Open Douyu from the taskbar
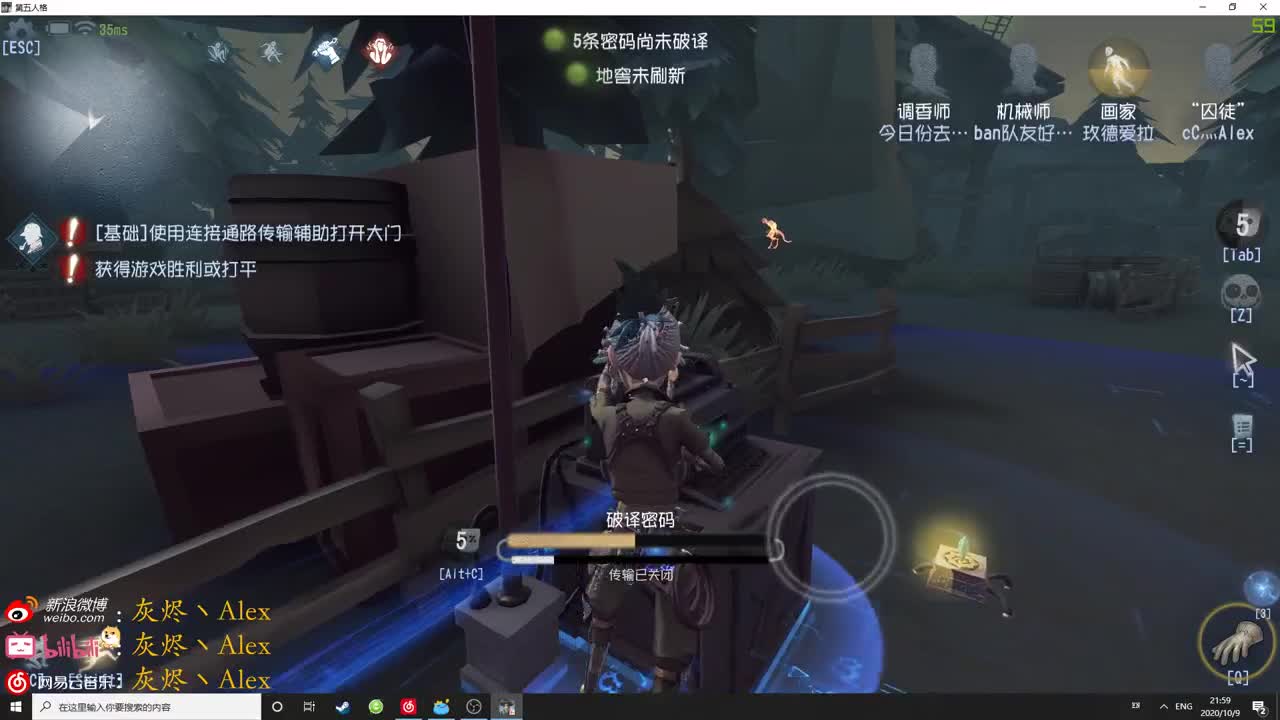The width and height of the screenshot is (1280, 720). tap(440, 706)
